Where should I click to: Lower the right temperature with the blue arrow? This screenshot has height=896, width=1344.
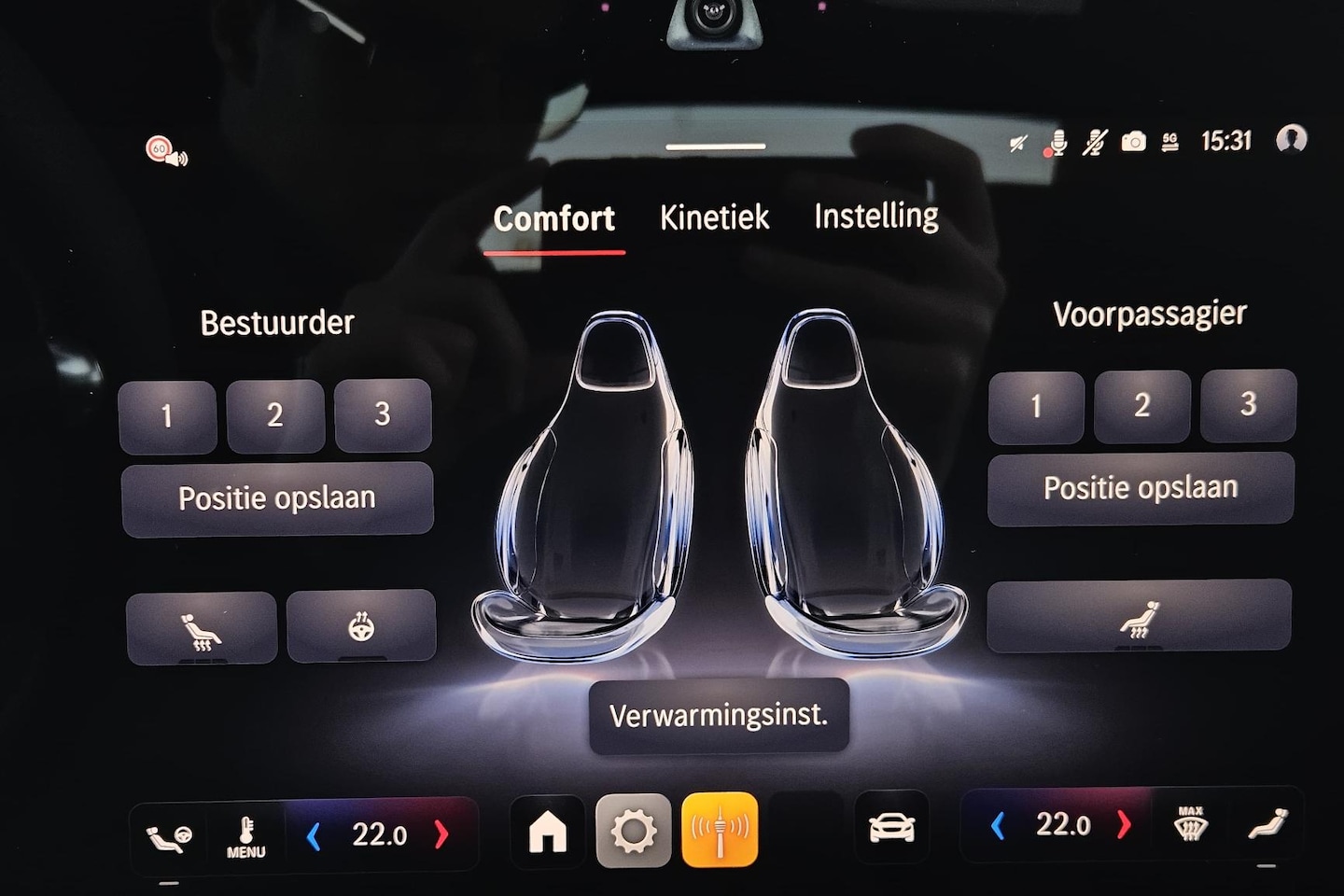click(998, 826)
